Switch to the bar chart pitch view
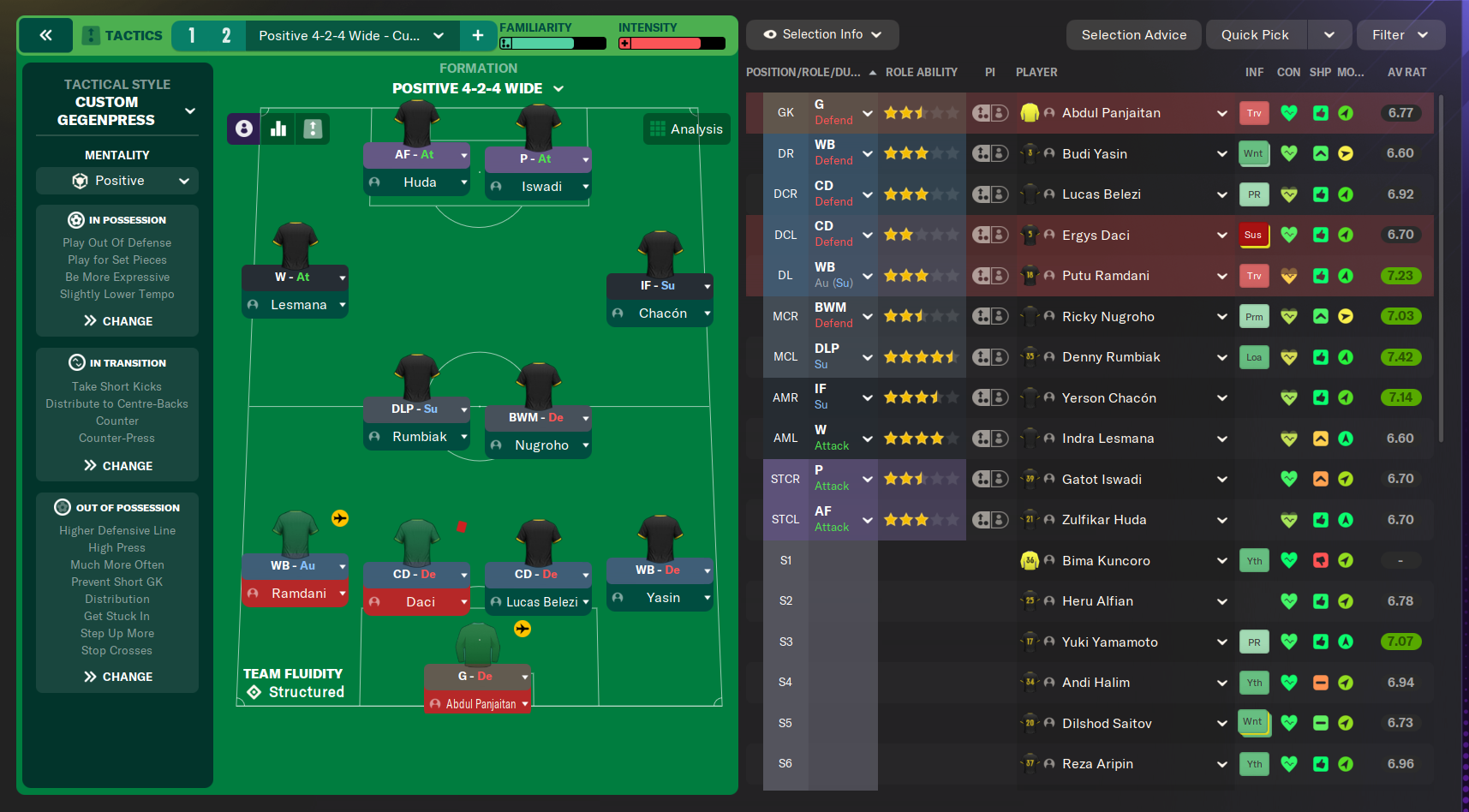The image size is (1469, 812). point(278,128)
